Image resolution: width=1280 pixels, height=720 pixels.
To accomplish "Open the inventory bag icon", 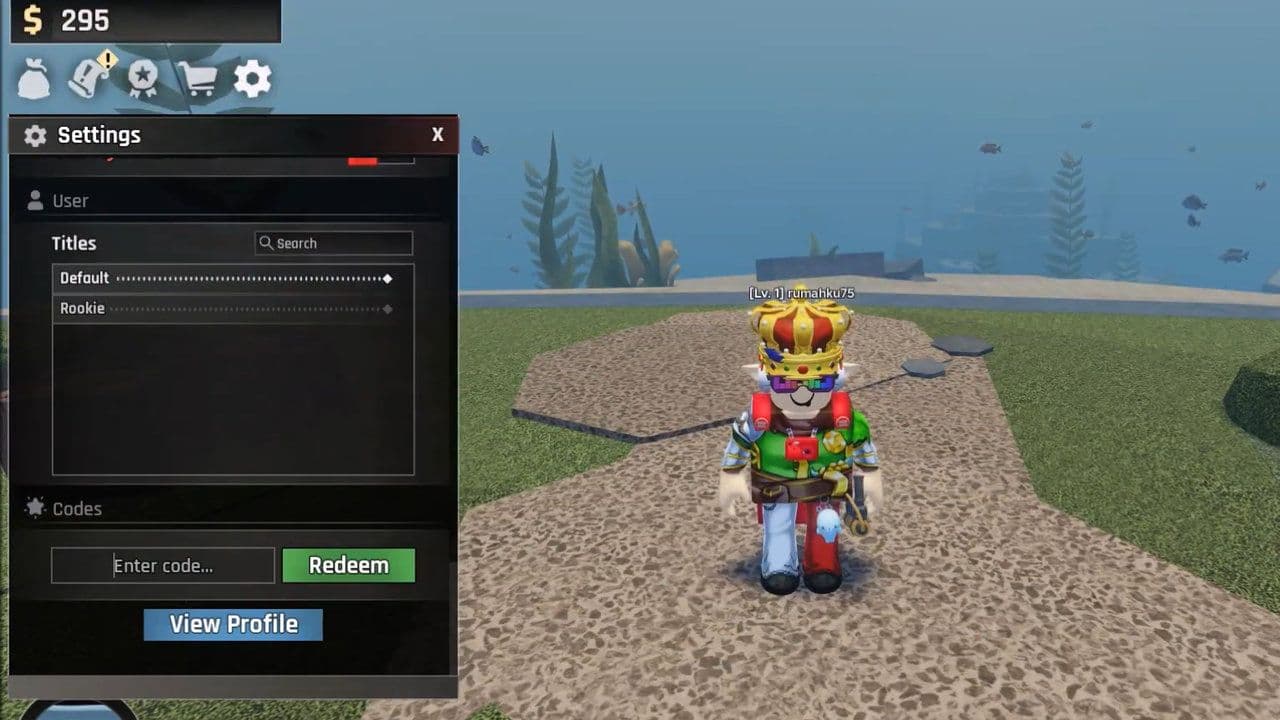I will (x=34, y=79).
